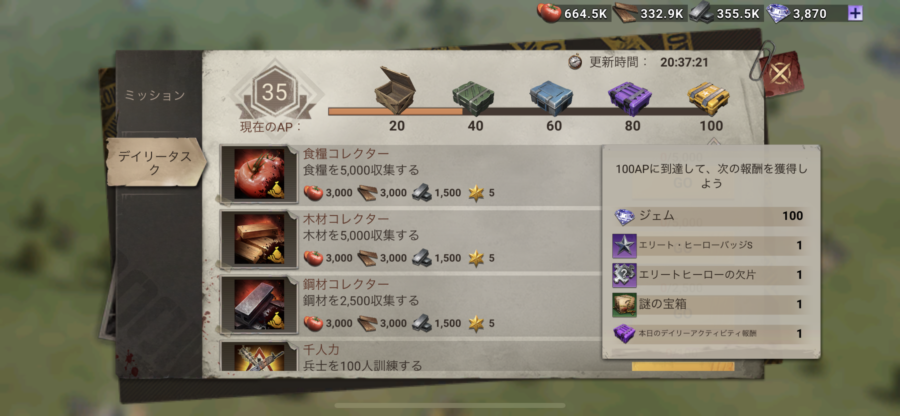The image size is (900, 416).
Task: Select the 食糧コレクター task row
Action: pyautogui.click(x=410, y=174)
